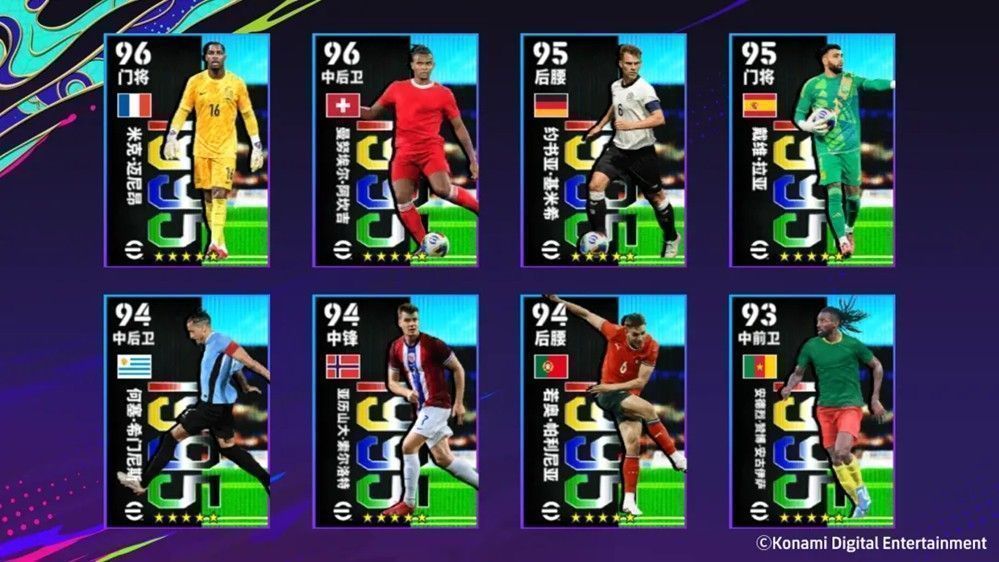Select the 93 Cameroon midfielder card
999x562 pixels.
tap(811, 411)
